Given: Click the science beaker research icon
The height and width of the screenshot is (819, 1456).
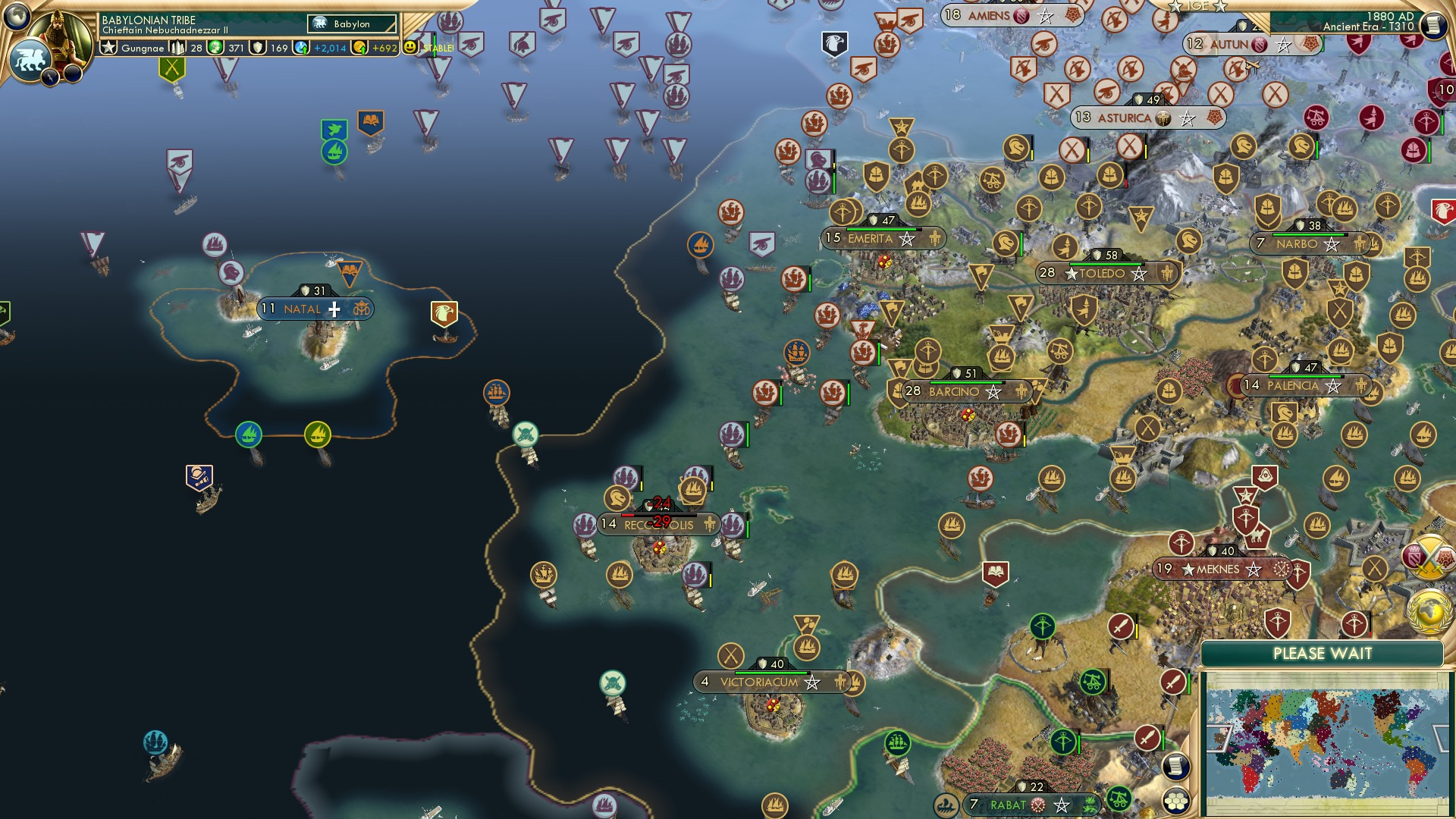Looking at the screenshot, I should pyautogui.click(x=301, y=49).
